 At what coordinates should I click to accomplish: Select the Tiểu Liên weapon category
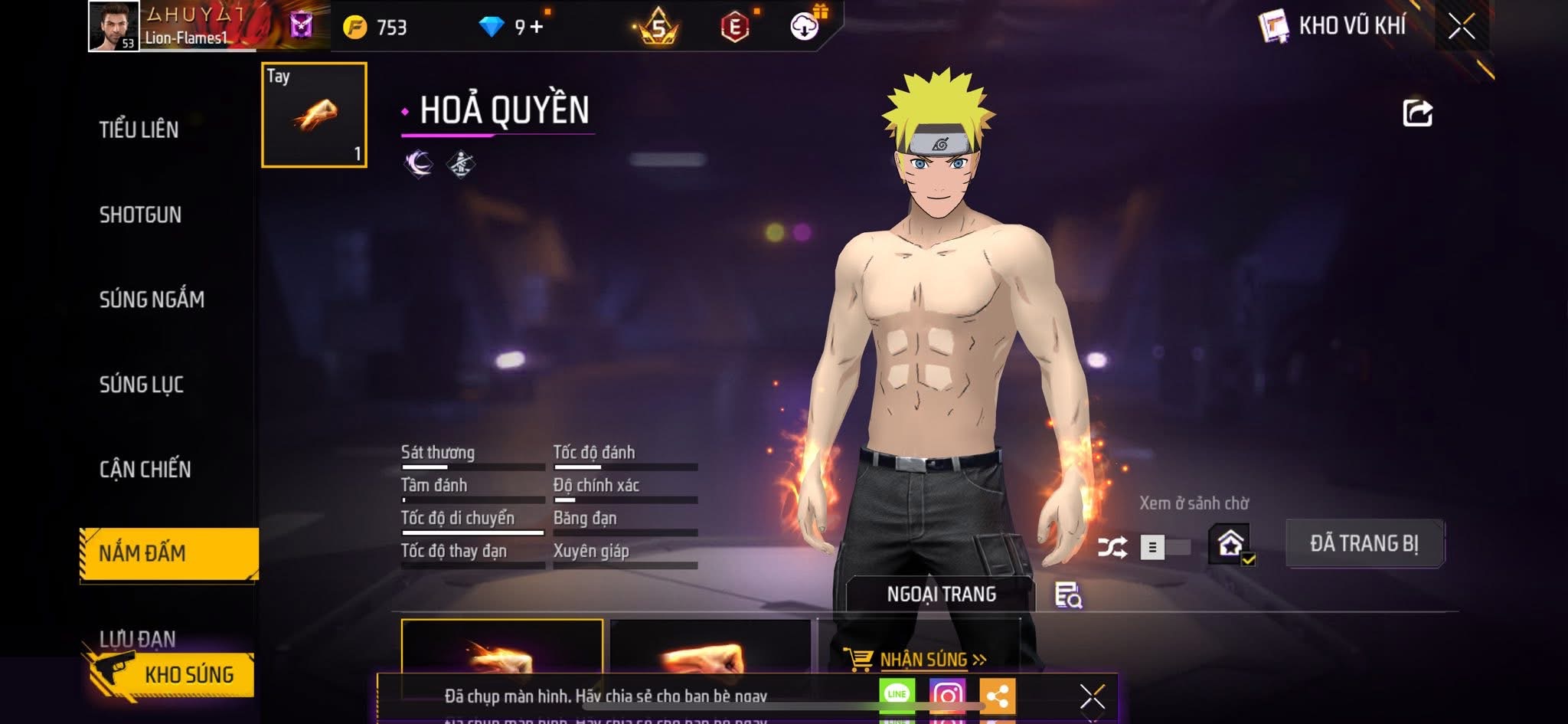(139, 129)
